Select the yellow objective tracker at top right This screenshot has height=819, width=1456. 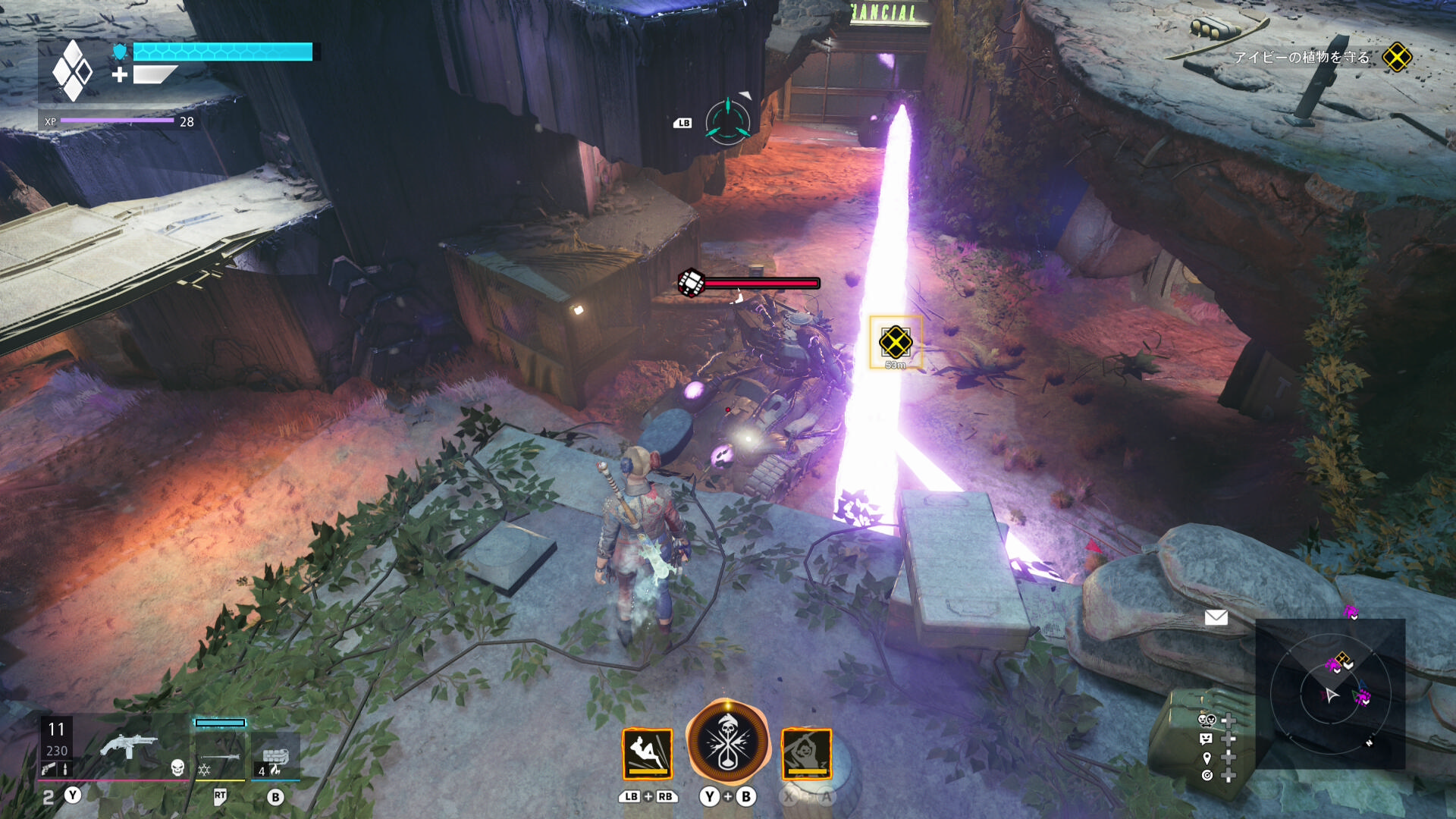click(1396, 58)
